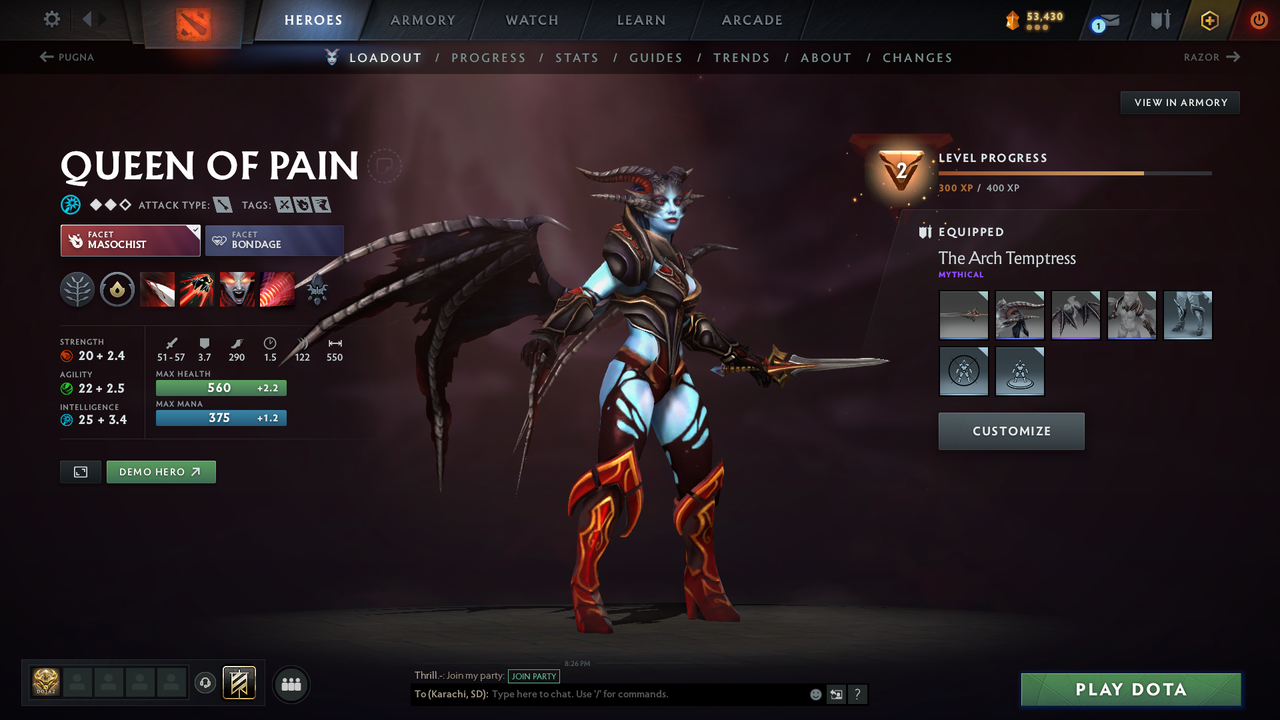Click the innate facet droplet icon
This screenshot has height=720, width=1280.
click(x=117, y=289)
